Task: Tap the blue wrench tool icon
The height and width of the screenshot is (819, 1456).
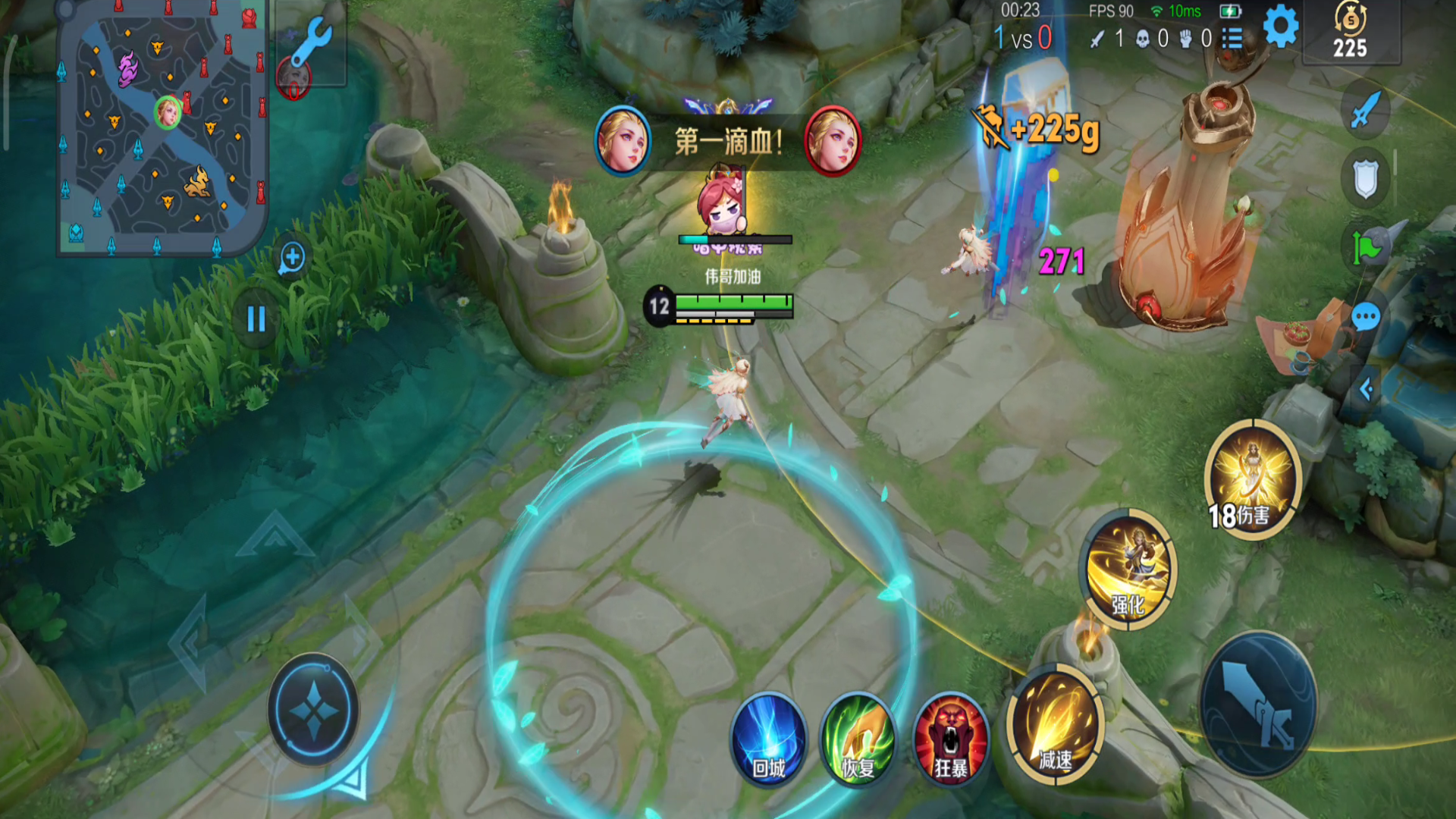Action: 311,41
